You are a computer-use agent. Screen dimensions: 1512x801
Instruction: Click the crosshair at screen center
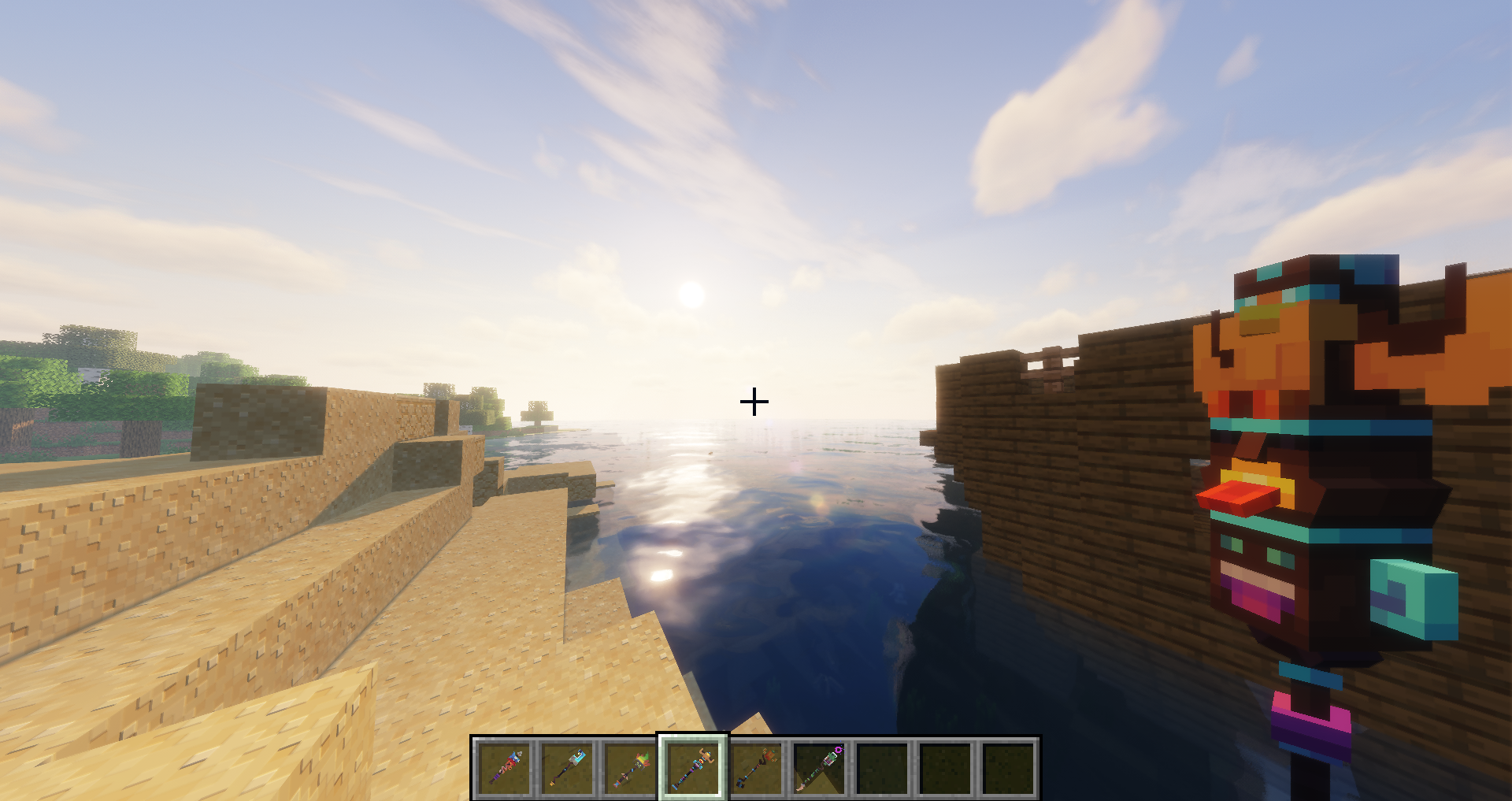tap(755, 402)
